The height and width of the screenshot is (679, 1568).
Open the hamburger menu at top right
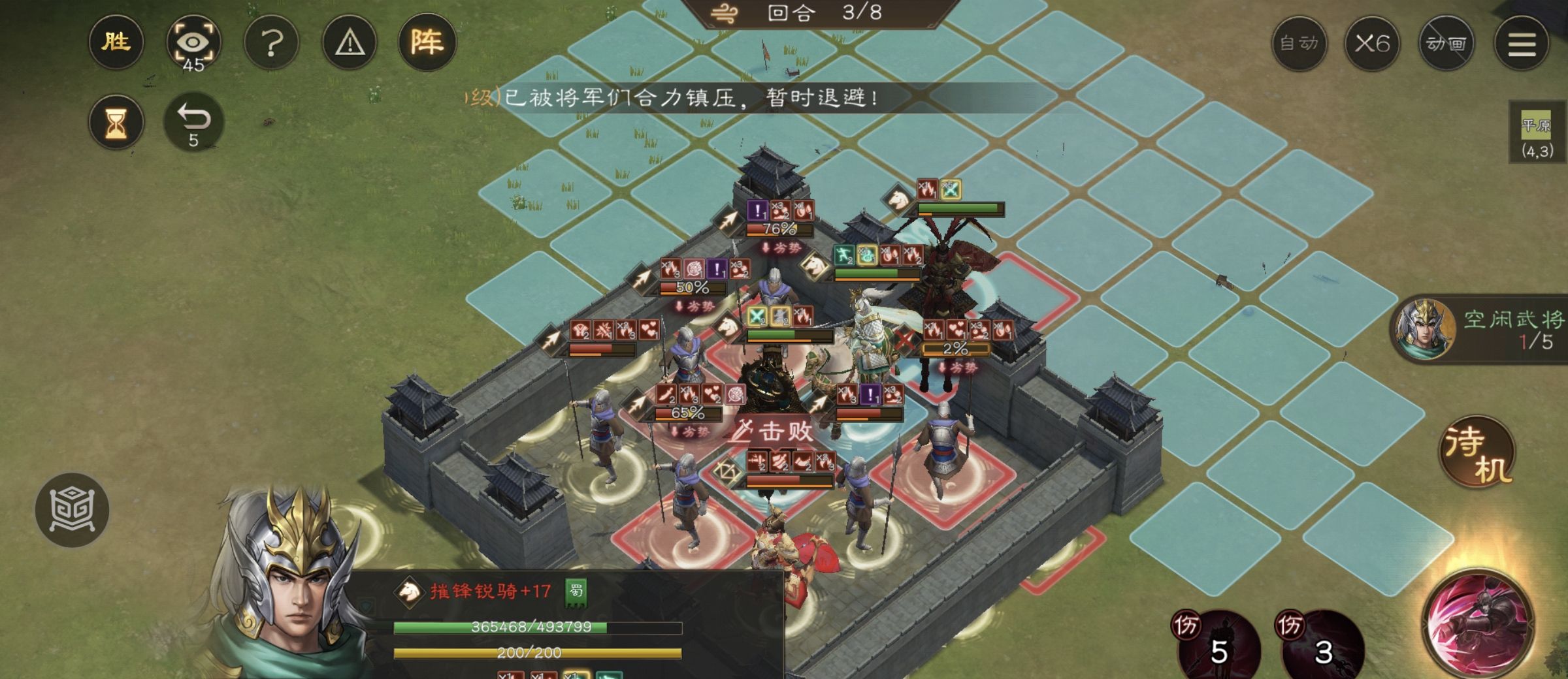pyautogui.click(x=1522, y=44)
